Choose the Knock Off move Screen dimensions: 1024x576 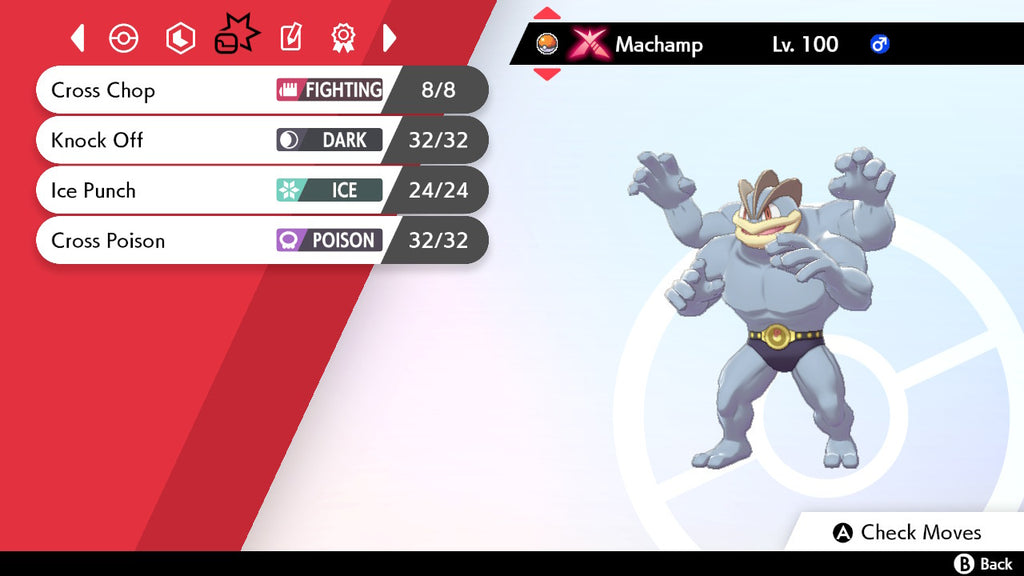260,141
